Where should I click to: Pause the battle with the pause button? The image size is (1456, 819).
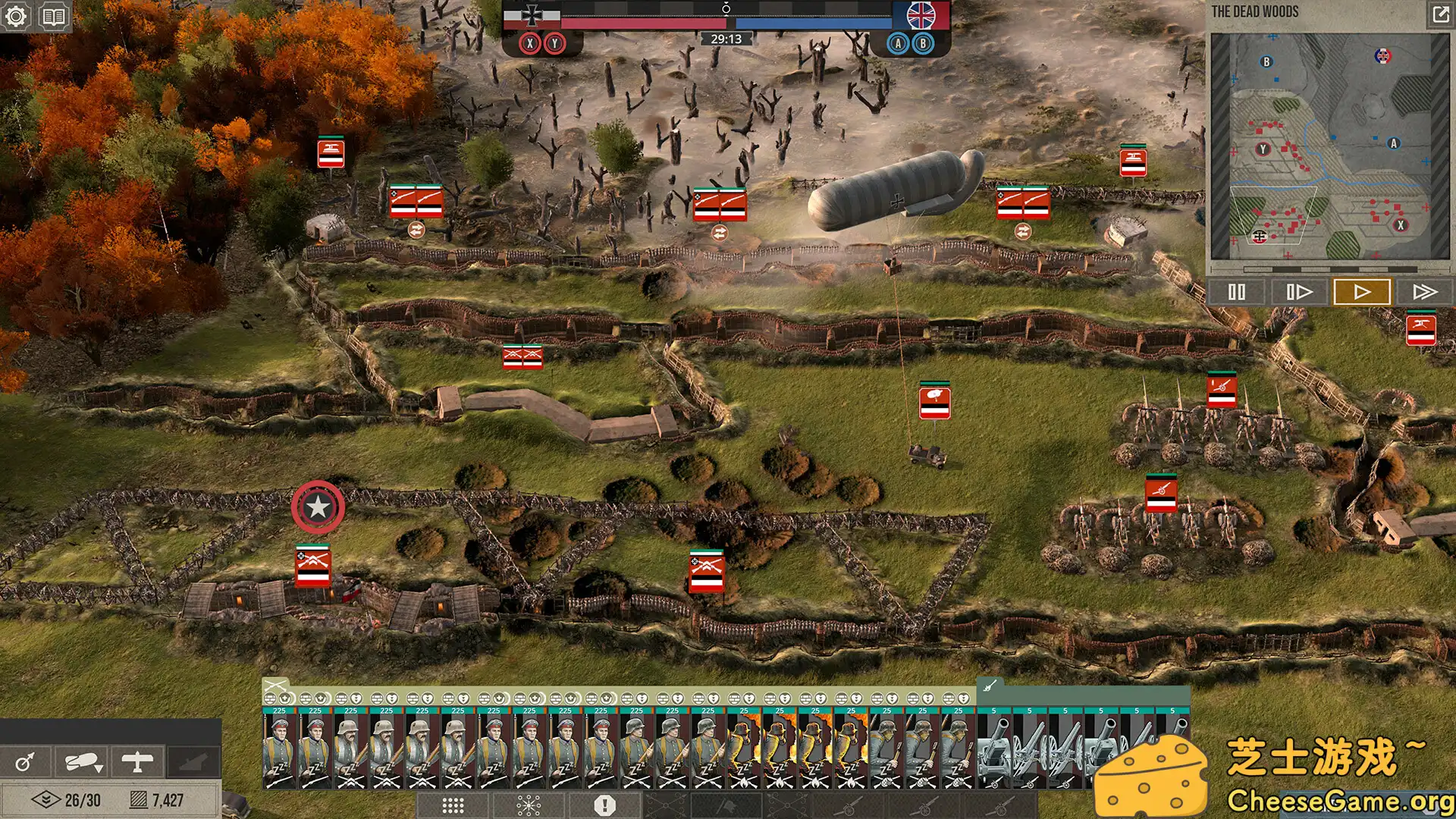click(x=1237, y=290)
